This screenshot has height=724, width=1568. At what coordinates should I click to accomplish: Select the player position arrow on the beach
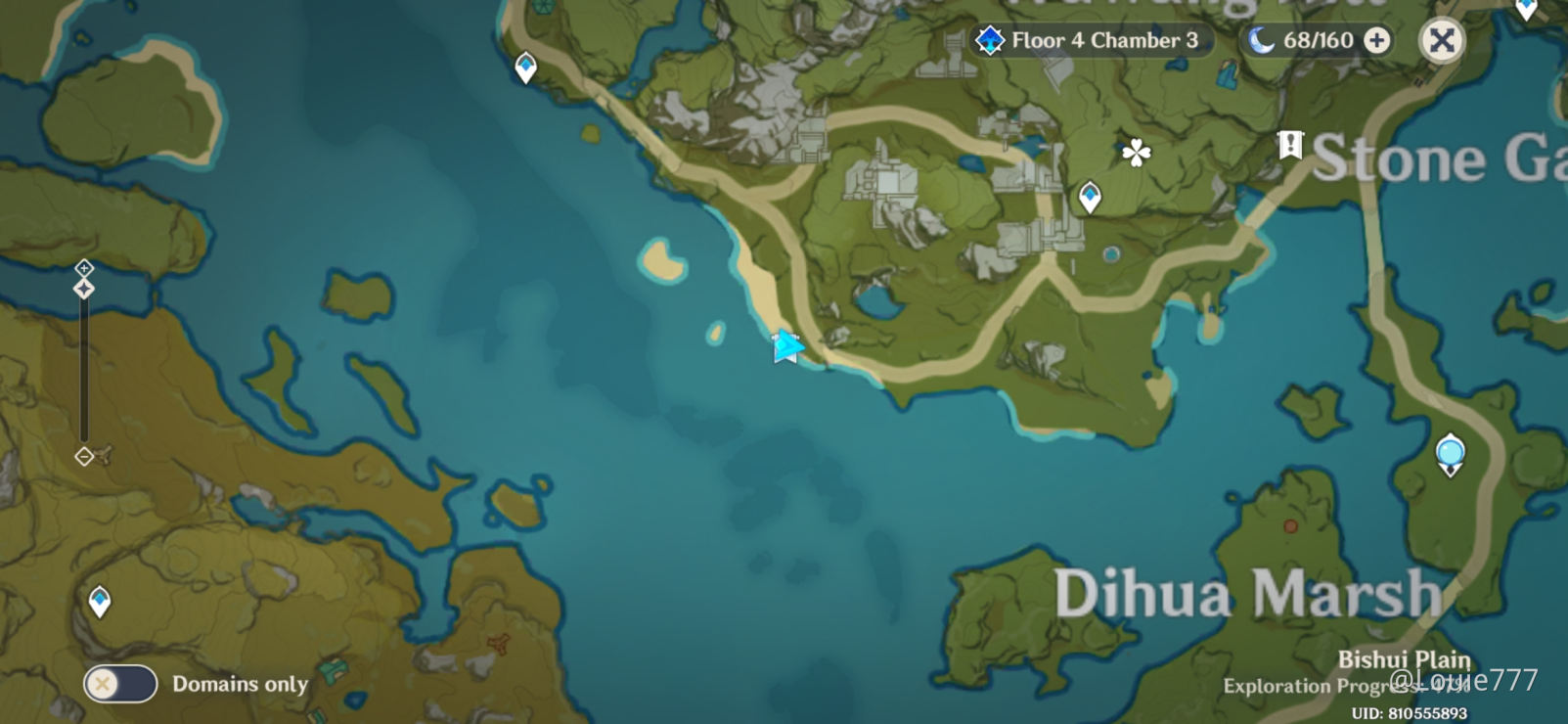coord(787,347)
